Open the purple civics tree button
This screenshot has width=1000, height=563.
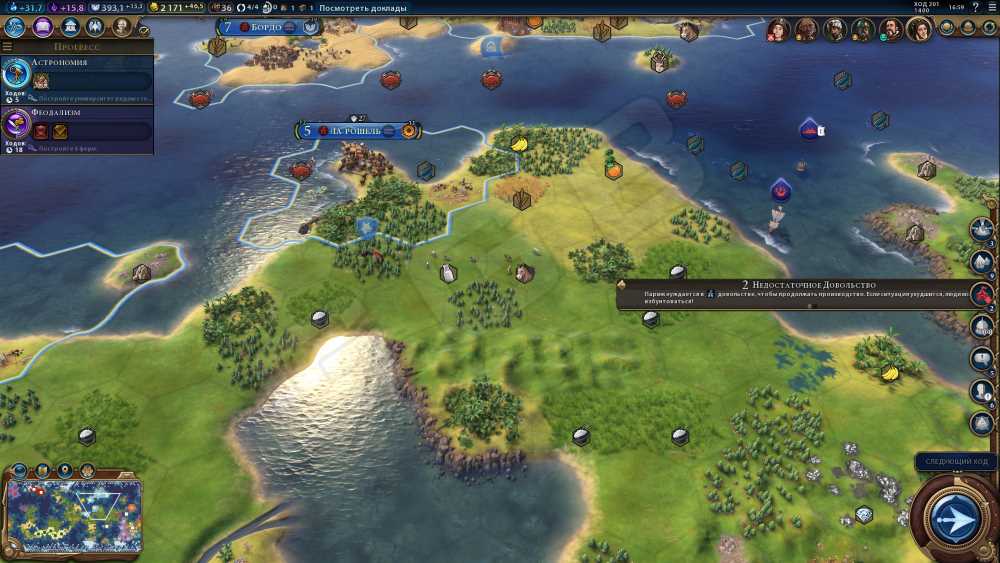[41, 28]
